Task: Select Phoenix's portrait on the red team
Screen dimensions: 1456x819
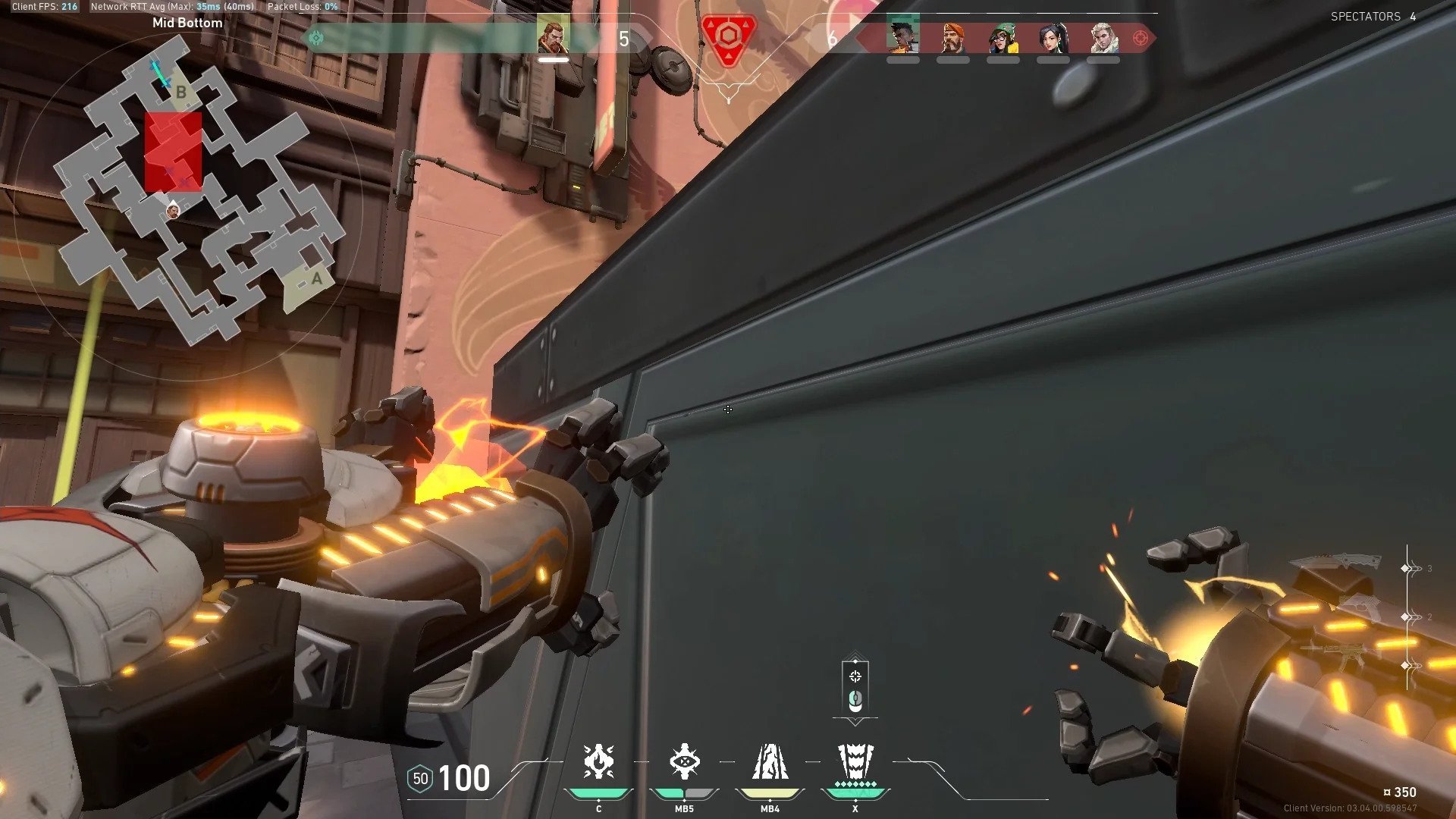Action: (902, 36)
